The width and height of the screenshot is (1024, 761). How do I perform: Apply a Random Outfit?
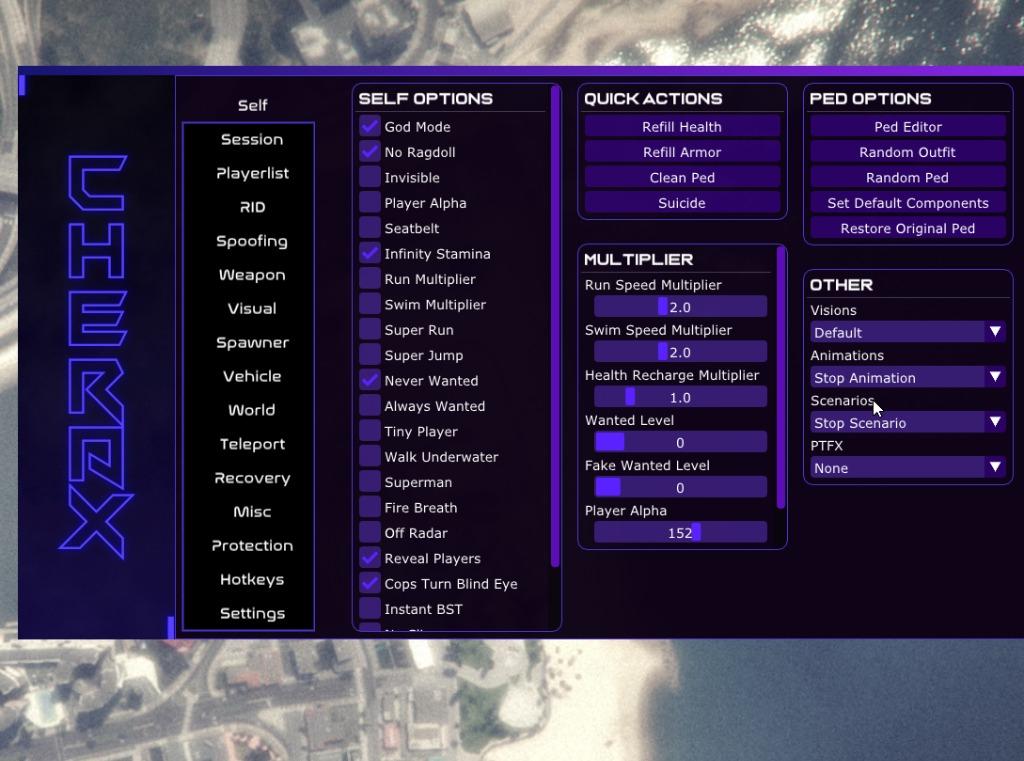(907, 152)
